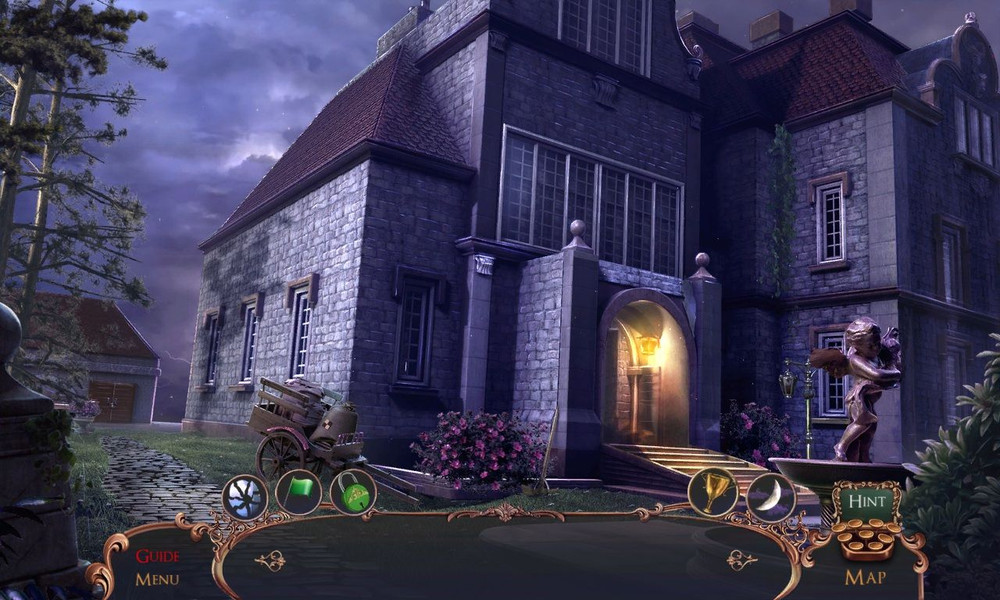Image resolution: width=1000 pixels, height=600 pixels.
Task: Open the strategy Guide
Action: pos(158,557)
